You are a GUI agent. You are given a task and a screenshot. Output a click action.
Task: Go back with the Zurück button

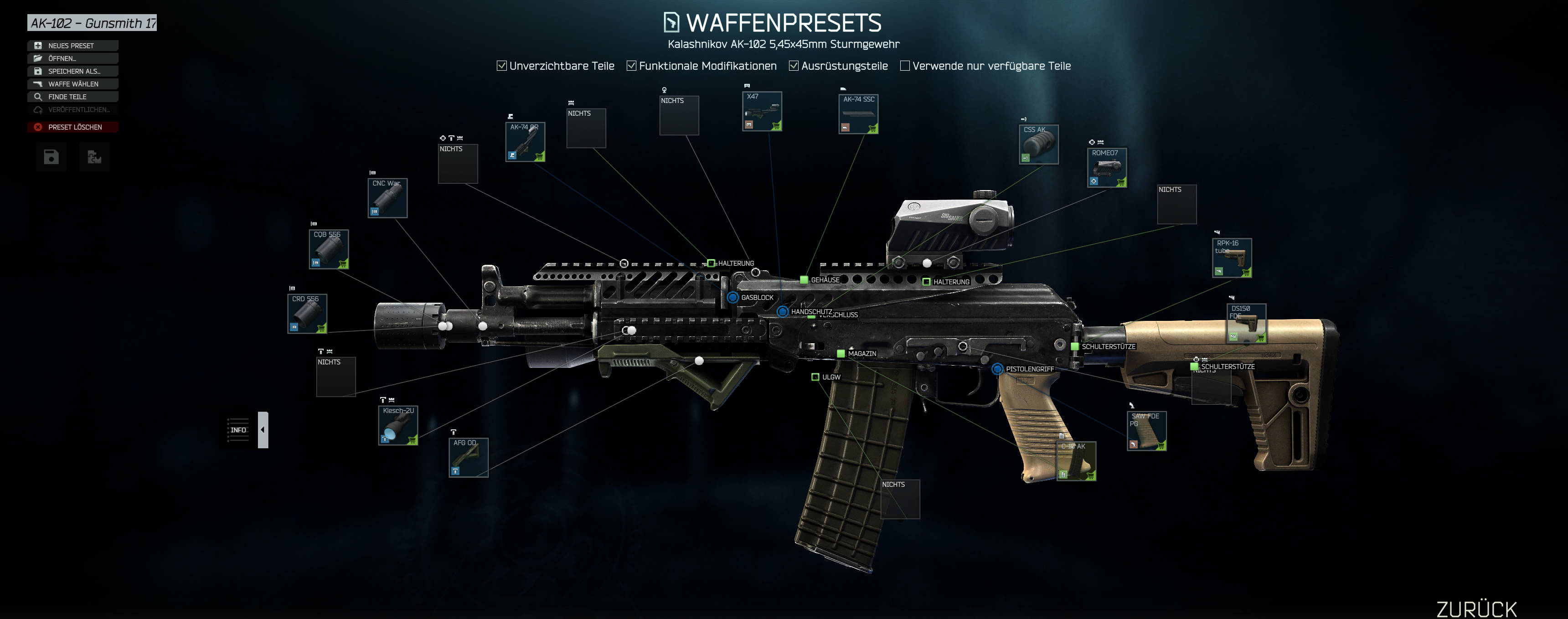[x=1476, y=608]
